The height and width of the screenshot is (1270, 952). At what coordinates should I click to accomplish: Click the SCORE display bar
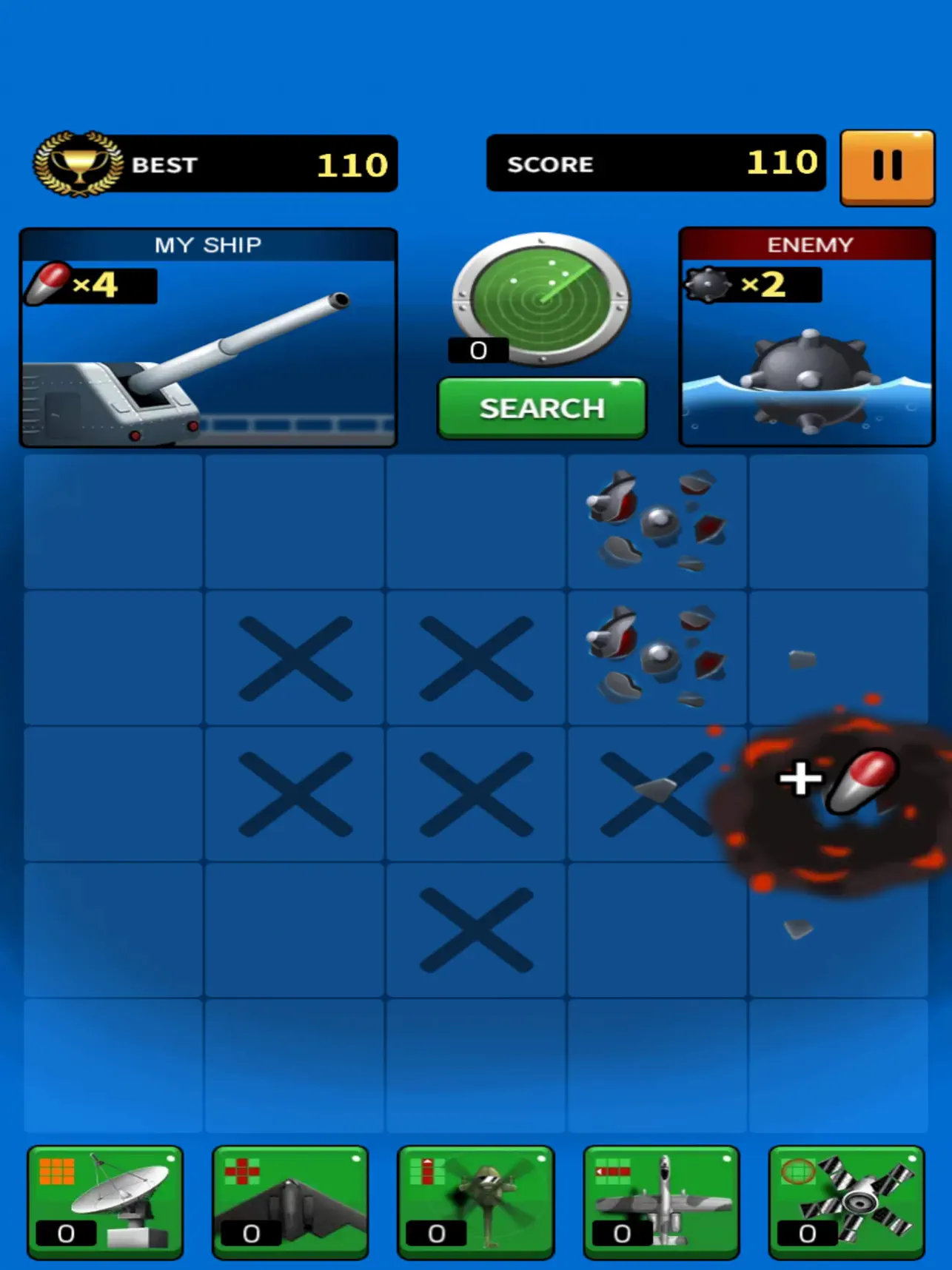pos(655,164)
